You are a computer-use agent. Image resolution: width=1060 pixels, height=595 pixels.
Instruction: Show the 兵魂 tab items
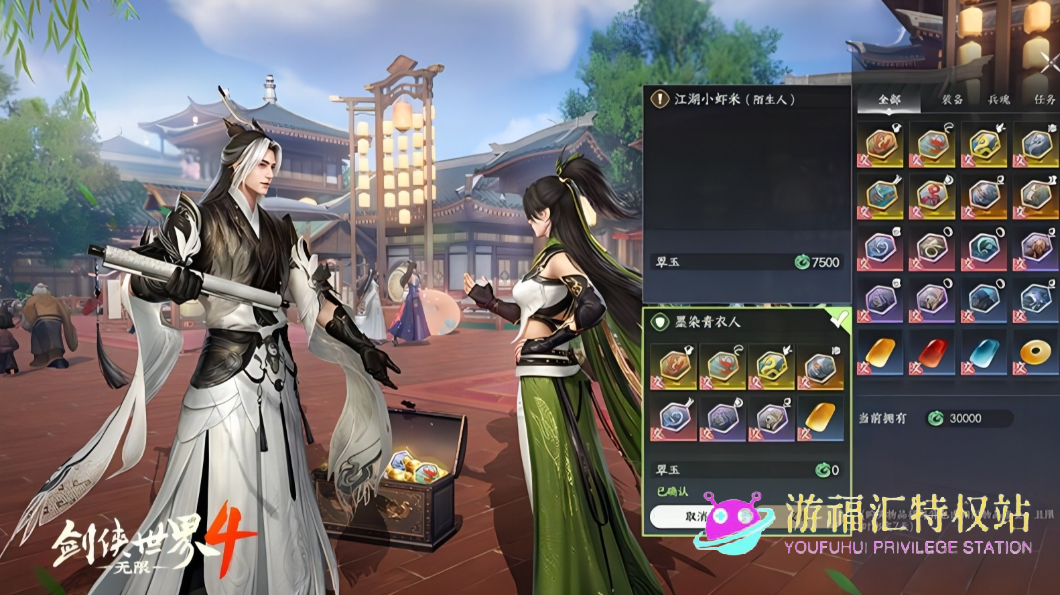[999, 100]
